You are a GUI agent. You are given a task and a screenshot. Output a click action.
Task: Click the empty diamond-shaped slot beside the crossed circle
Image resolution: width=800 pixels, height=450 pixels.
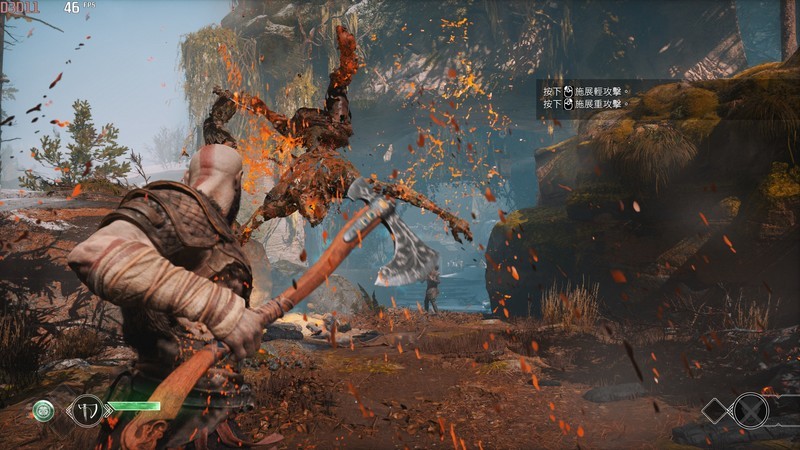click(x=717, y=410)
